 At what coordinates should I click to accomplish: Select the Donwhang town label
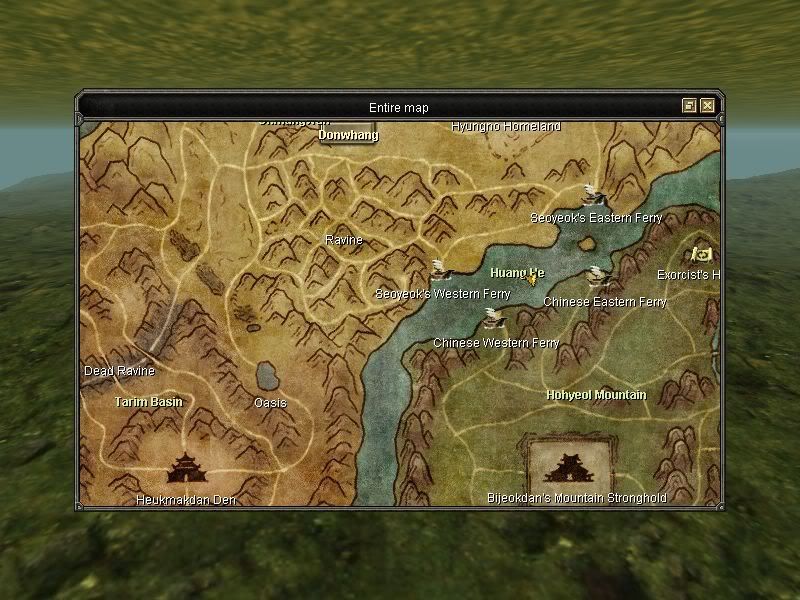(x=348, y=134)
